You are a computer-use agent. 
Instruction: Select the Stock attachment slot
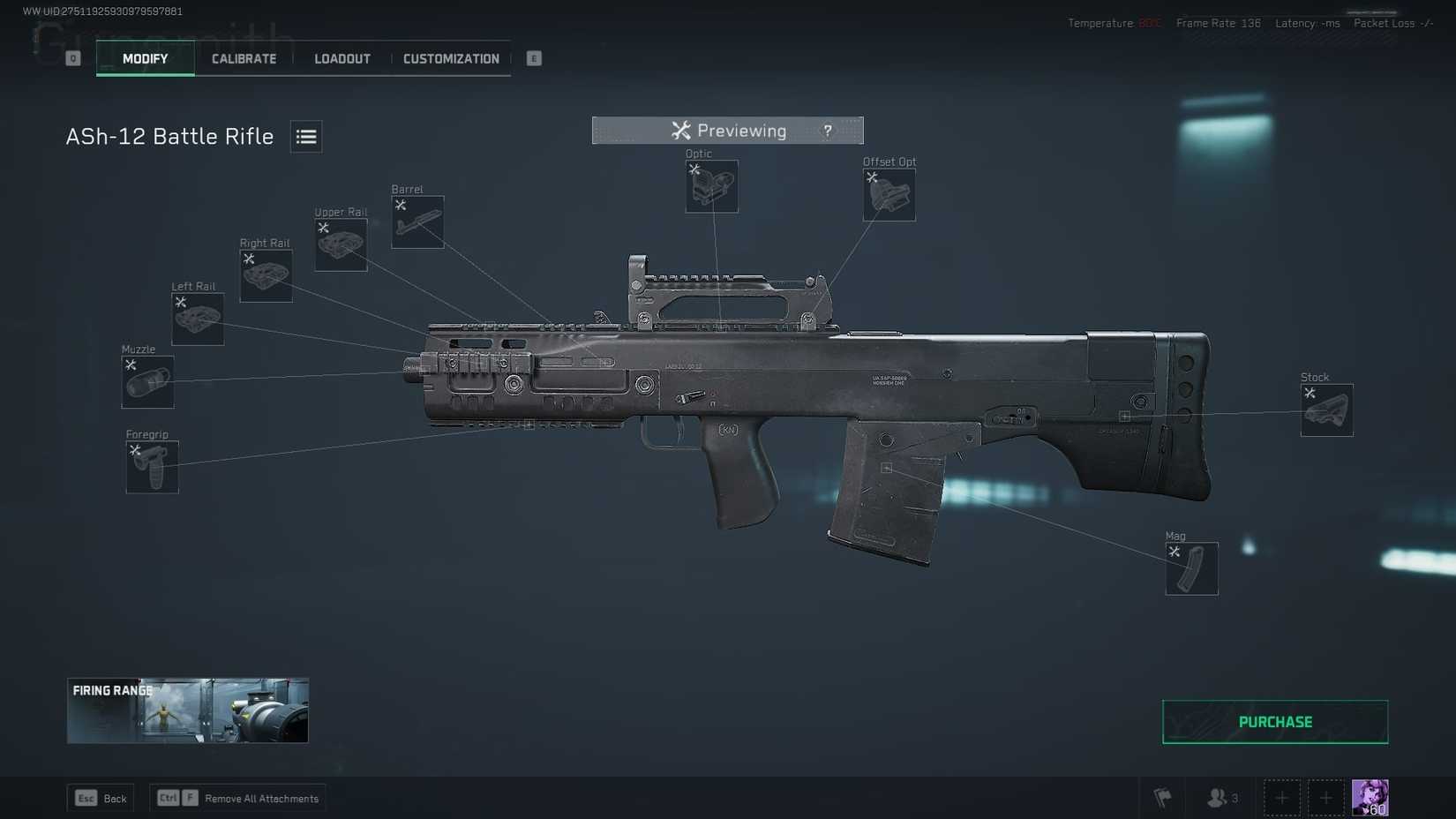coord(1326,410)
